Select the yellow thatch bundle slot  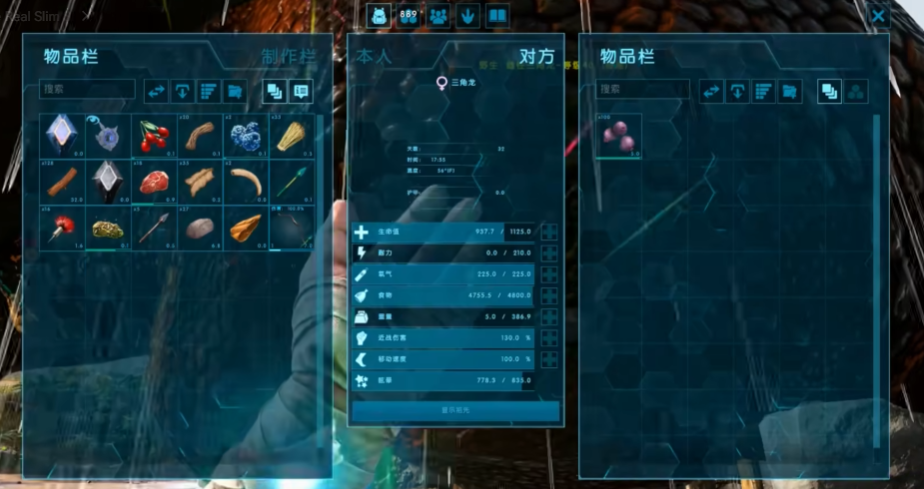[291, 135]
